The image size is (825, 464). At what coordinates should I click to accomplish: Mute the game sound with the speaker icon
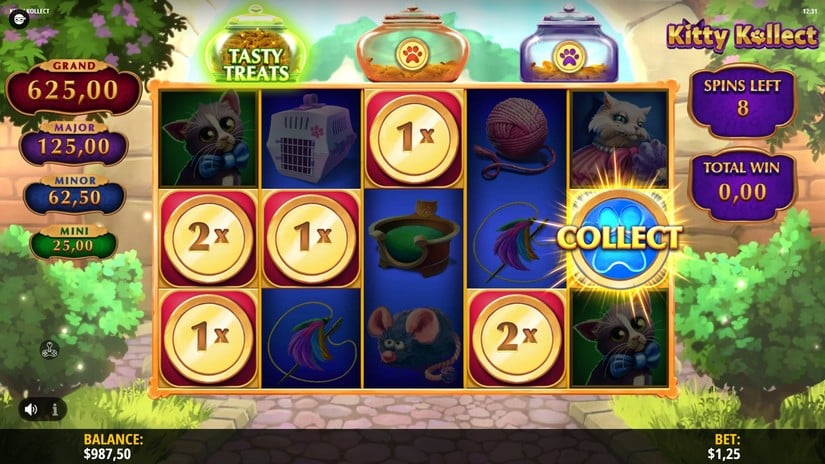coord(32,409)
